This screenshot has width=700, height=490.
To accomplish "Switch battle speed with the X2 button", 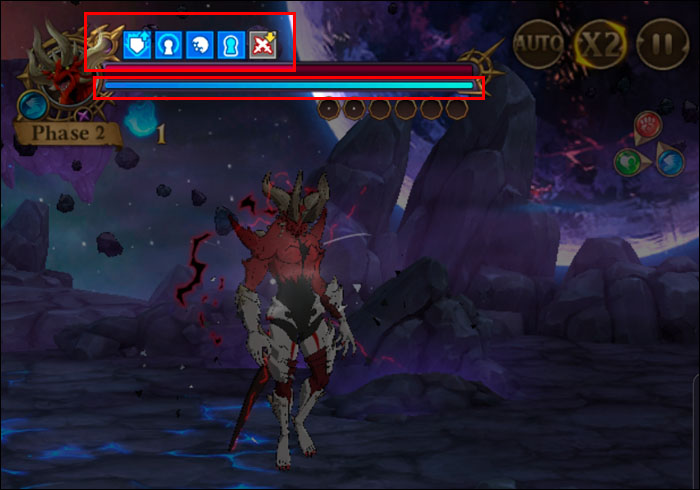I will pos(599,44).
